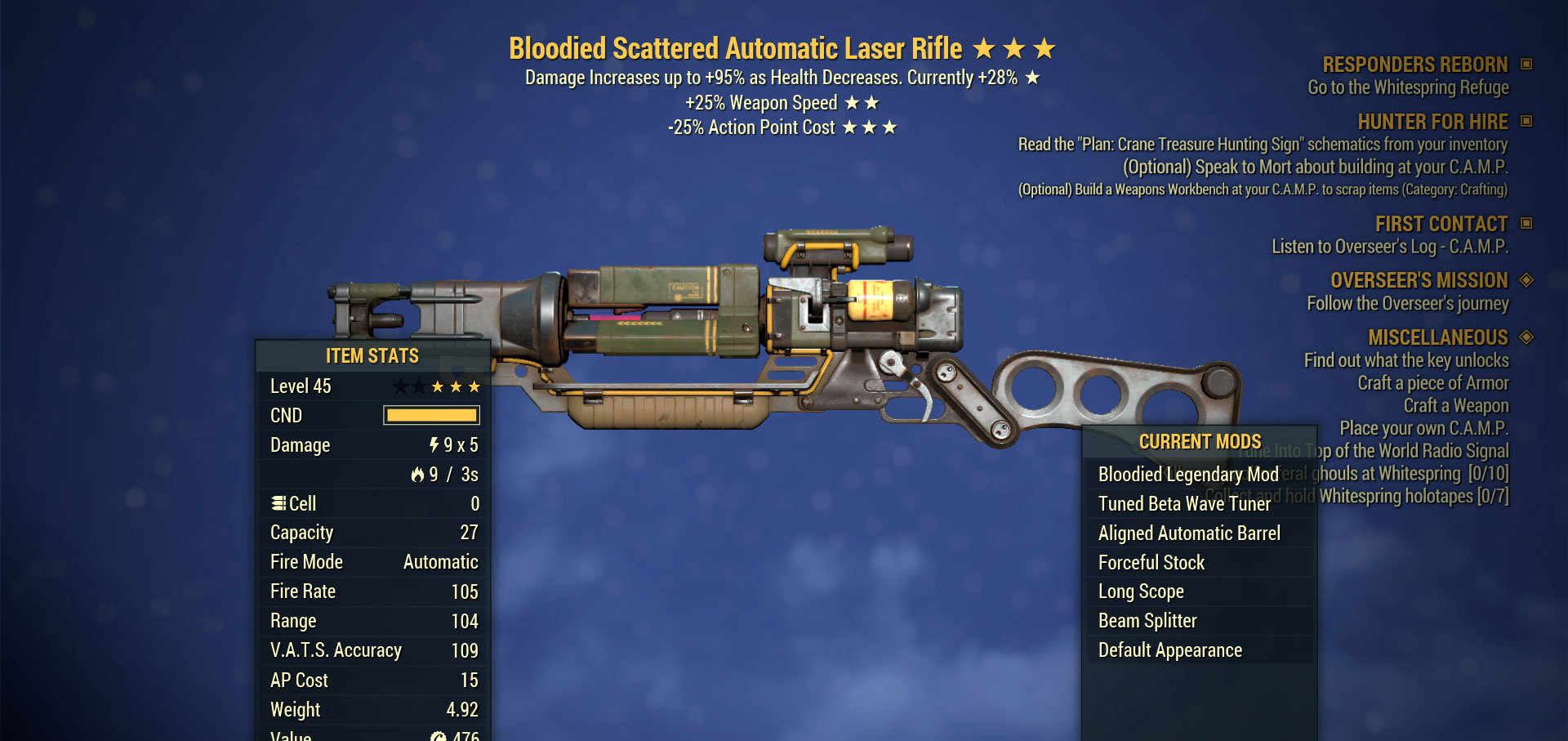Screen dimensions: 1568x741
Task: Select the Bloodied Legendary Mod row
Action: (1187, 475)
